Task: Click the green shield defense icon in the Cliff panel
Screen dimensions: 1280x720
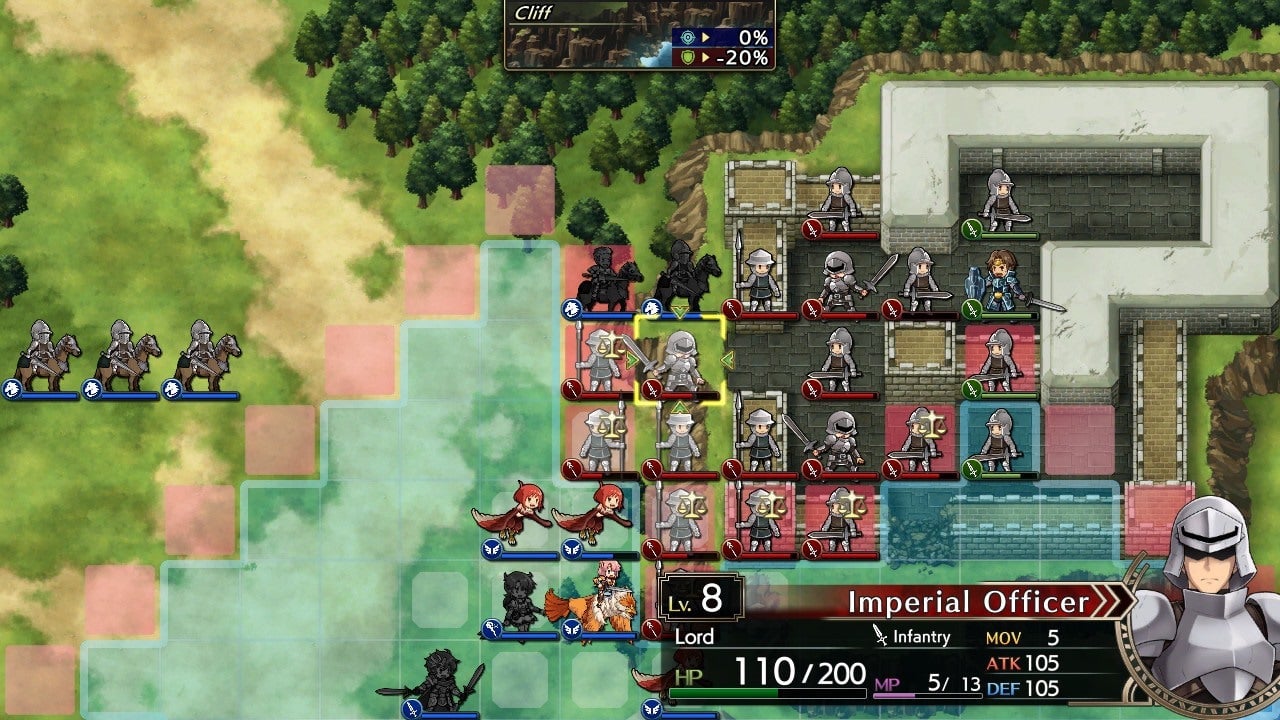Action: point(687,57)
